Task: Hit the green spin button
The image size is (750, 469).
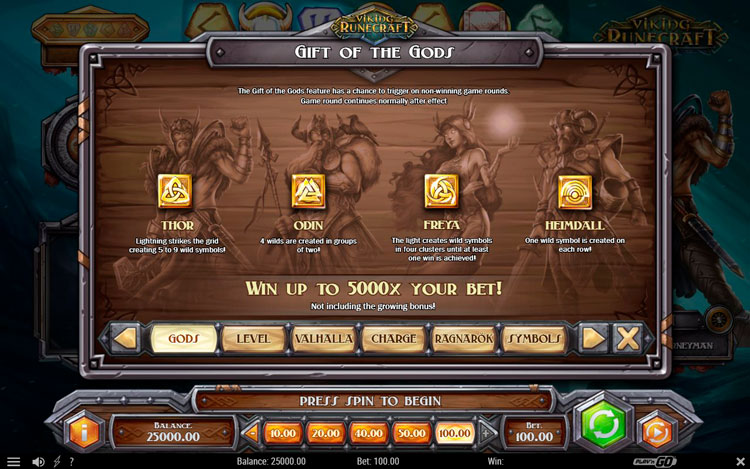Action: click(601, 425)
